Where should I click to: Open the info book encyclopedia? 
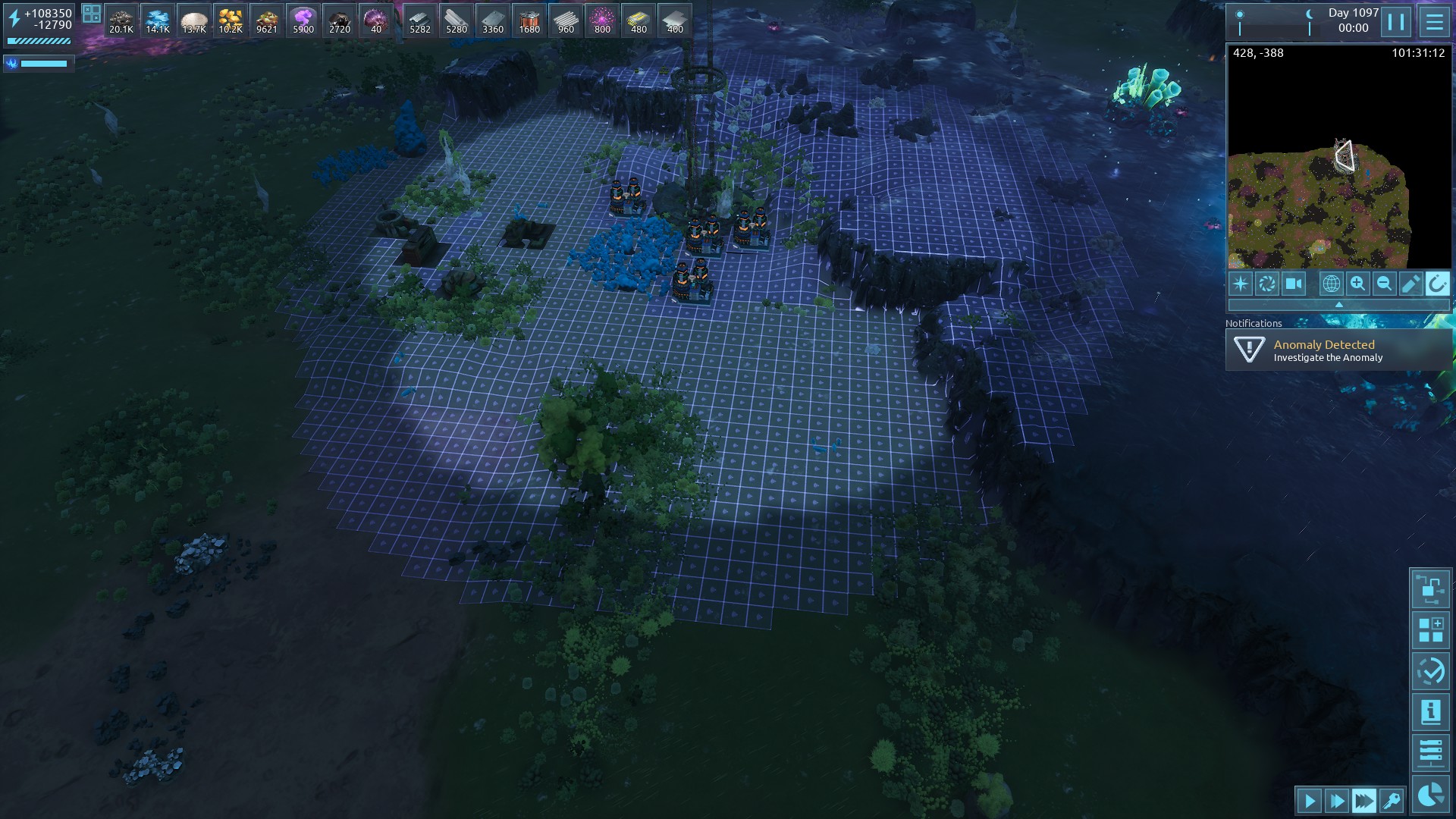(1430, 712)
